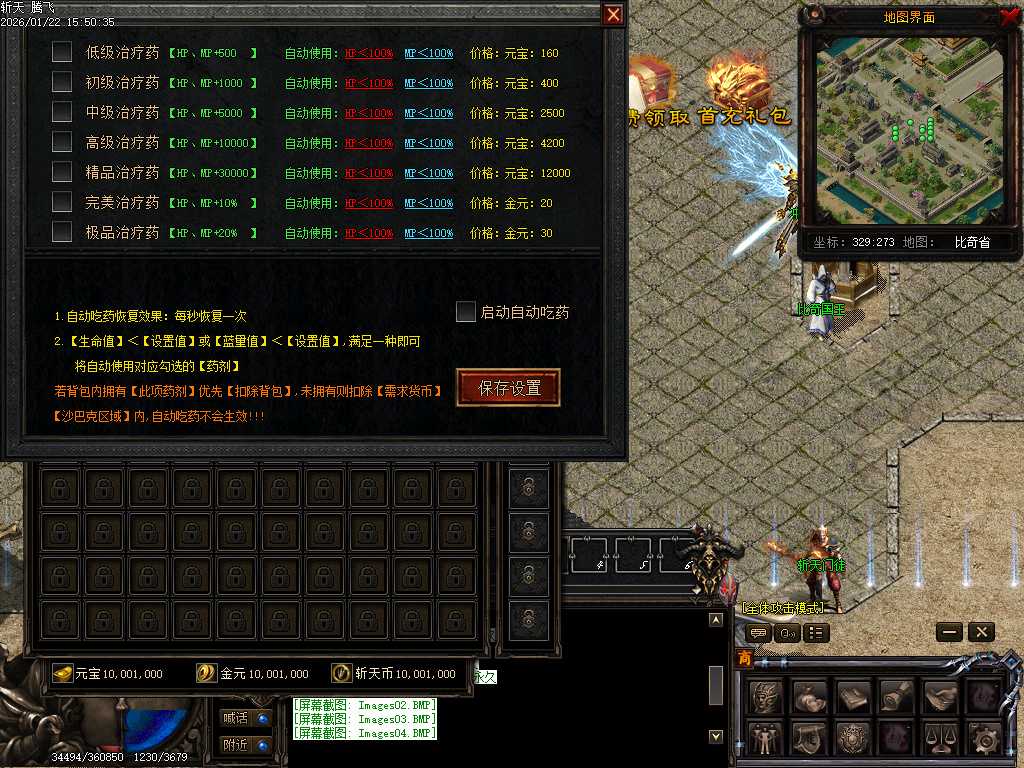Viewport: 1024px width, 768px height.
Task: Tick the 极品治疗药 checkbox
Action: [62, 232]
